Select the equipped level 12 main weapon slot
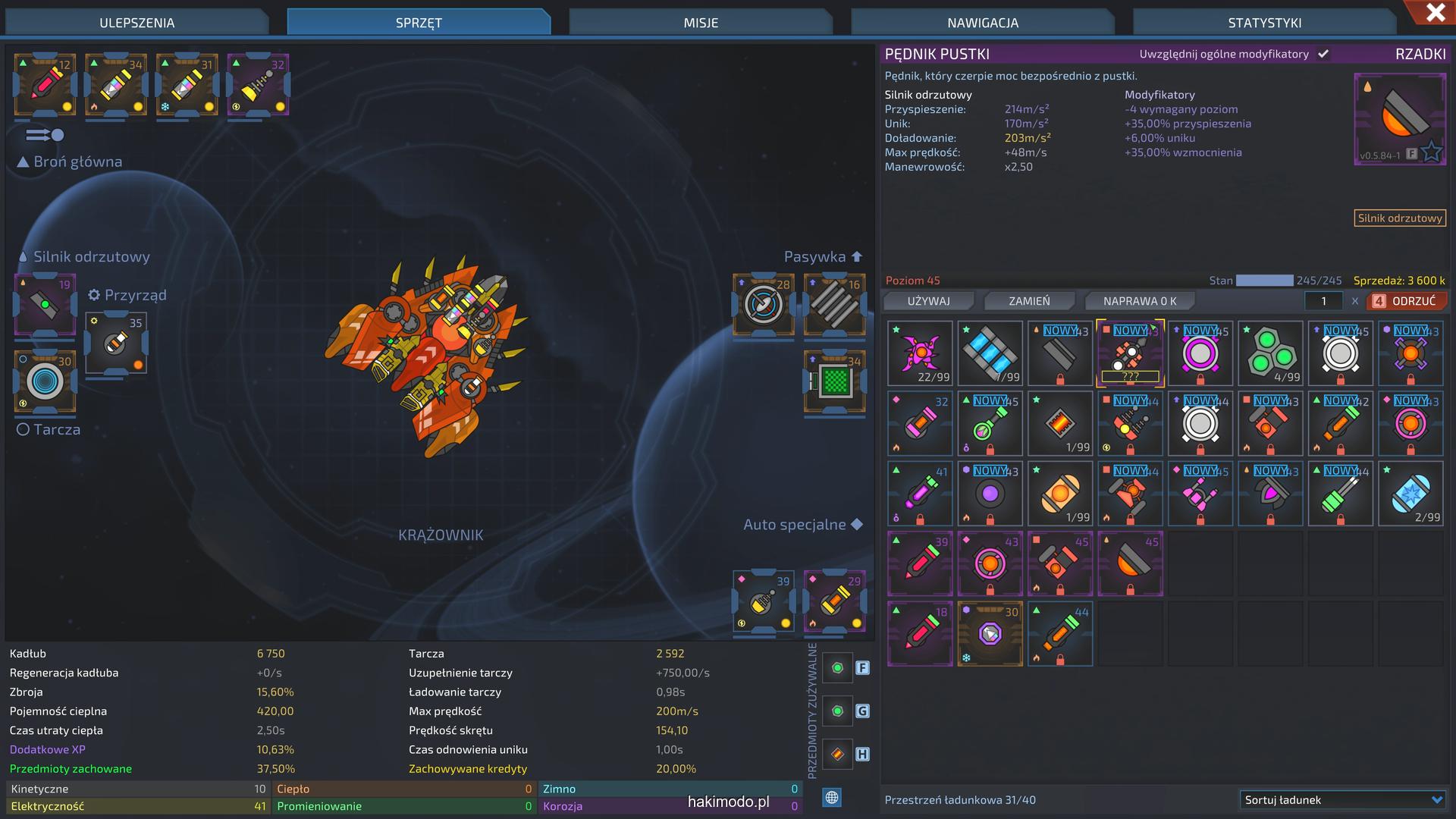 tap(45, 84)
